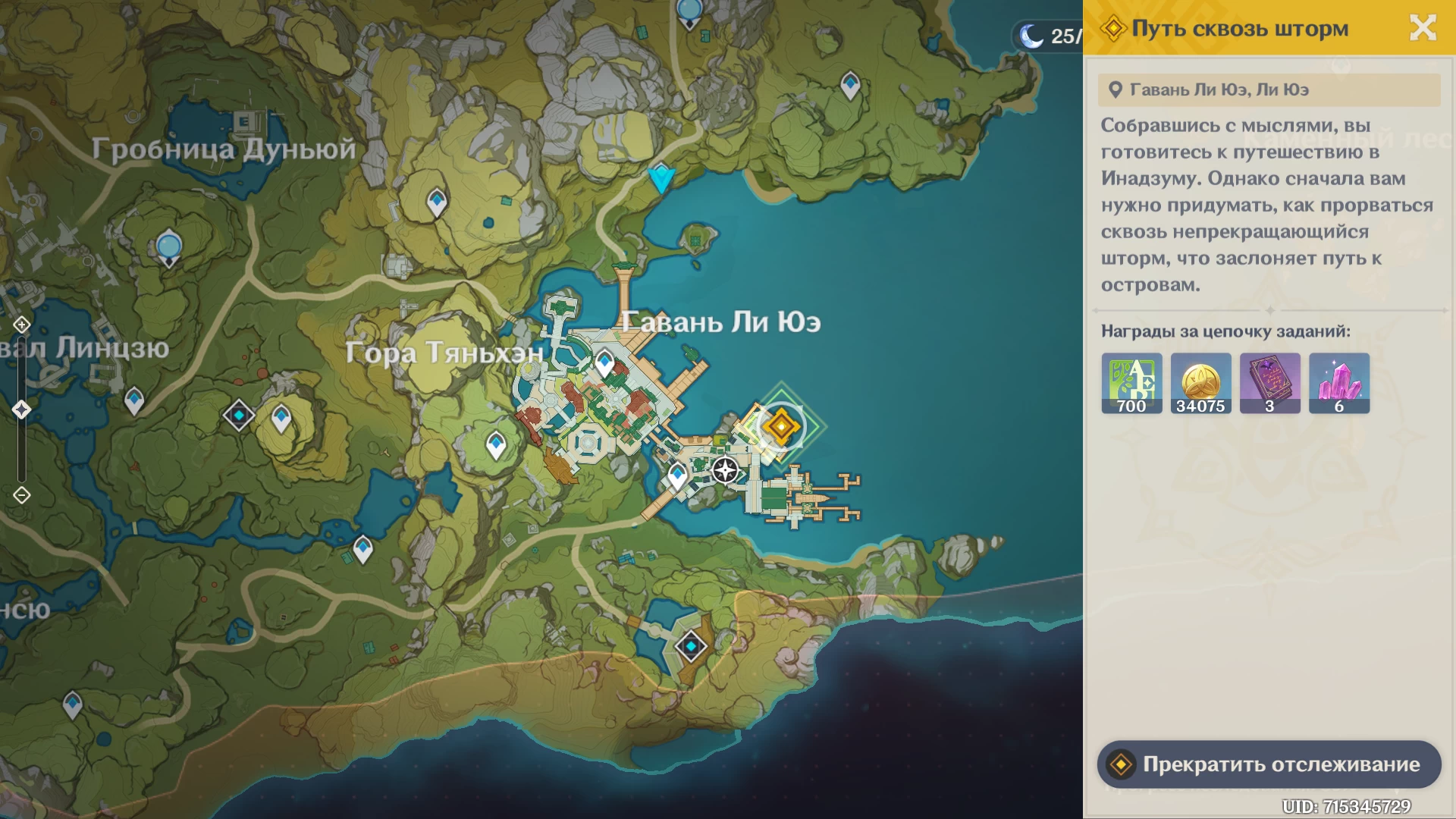Viewport: 1456px width, 819px height.
Task: Click the map zoom slider handle
Action: (x=21, y=409)
